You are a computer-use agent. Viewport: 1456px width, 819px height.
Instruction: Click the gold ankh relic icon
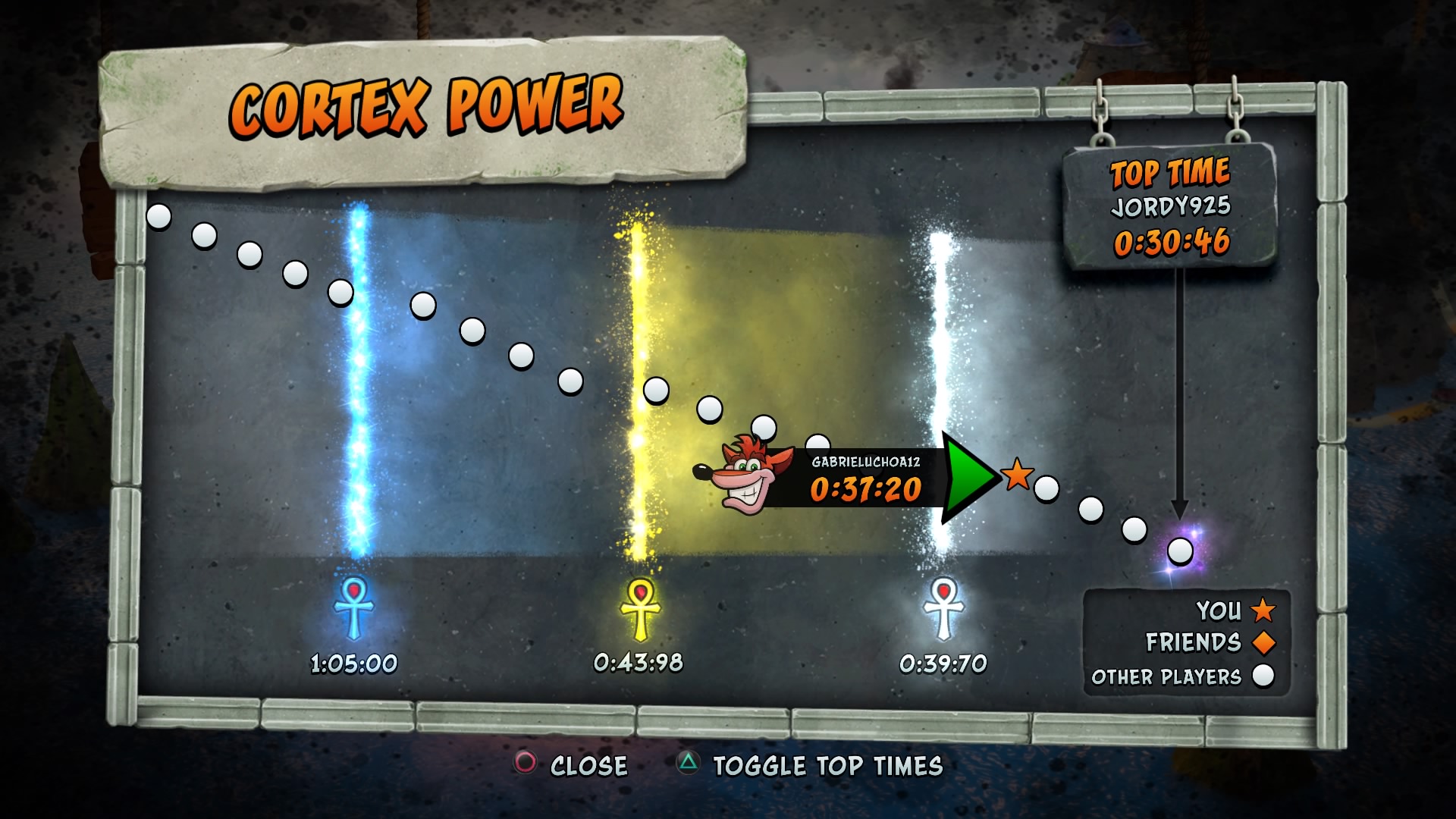coord(640,607)
